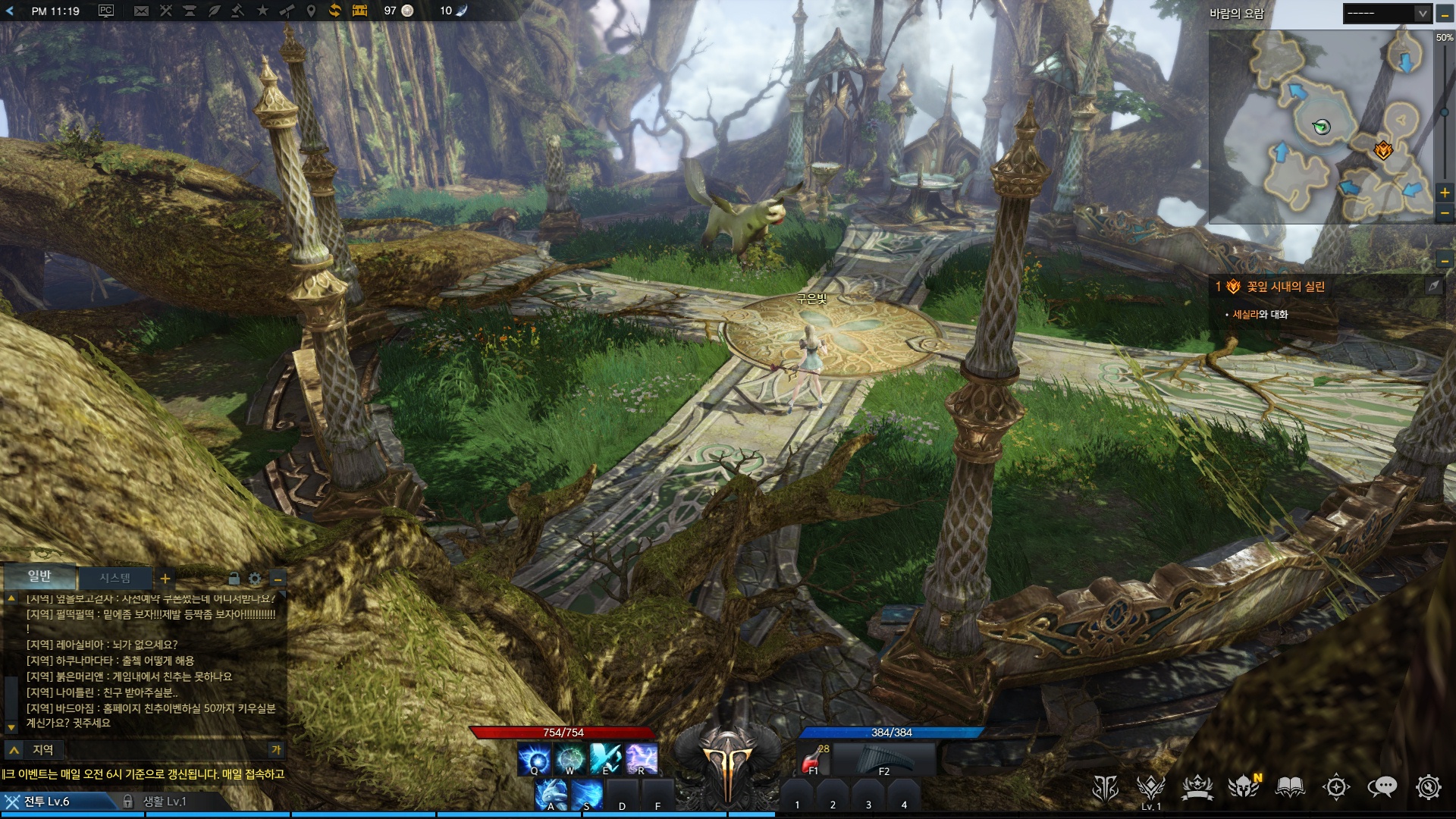Image resolution: width=1456 pixels, height=819 pixels.
Task: Open the auction gavel icon
Action: 237,11
